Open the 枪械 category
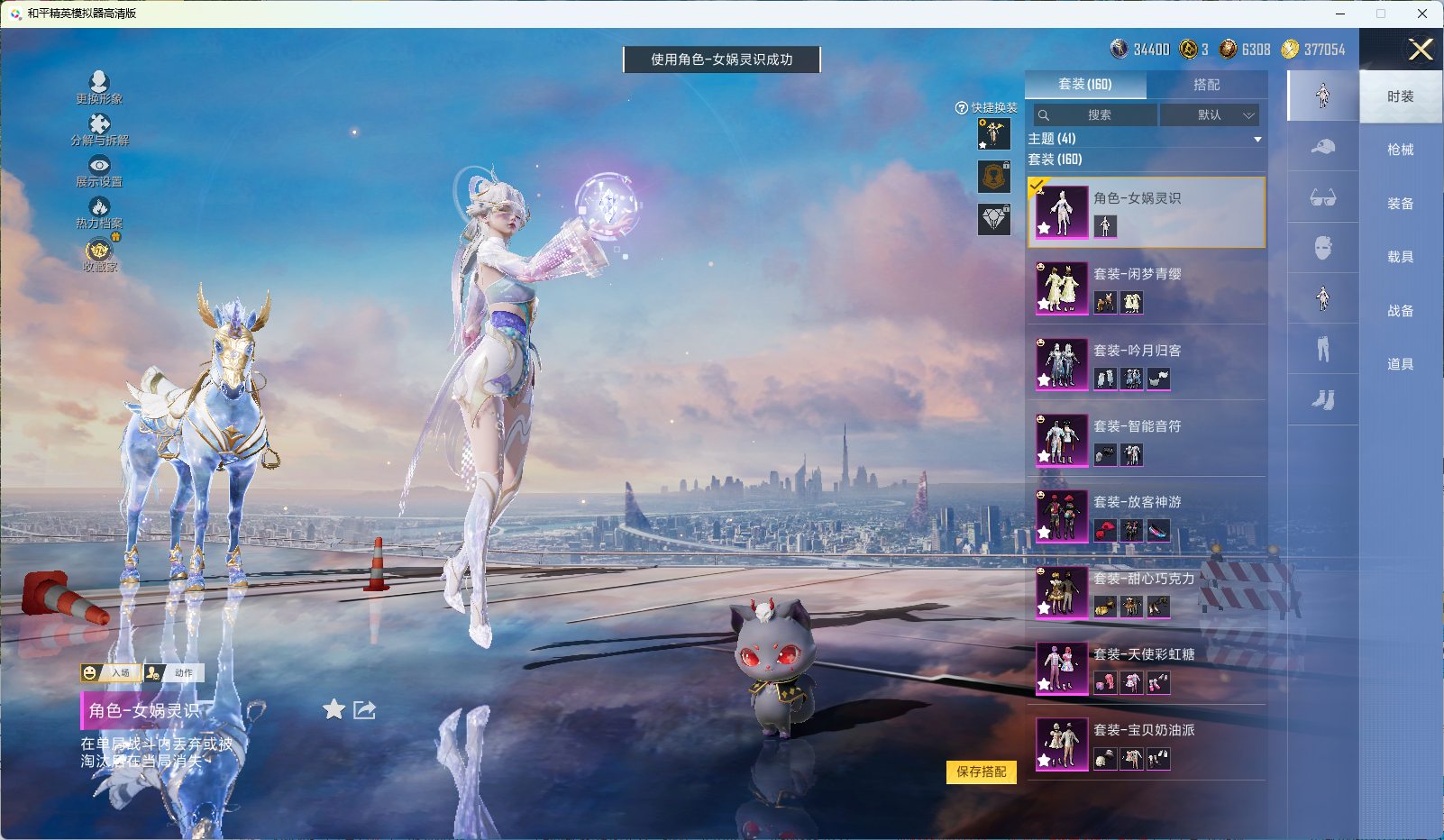 click(x=1400, y=150)
